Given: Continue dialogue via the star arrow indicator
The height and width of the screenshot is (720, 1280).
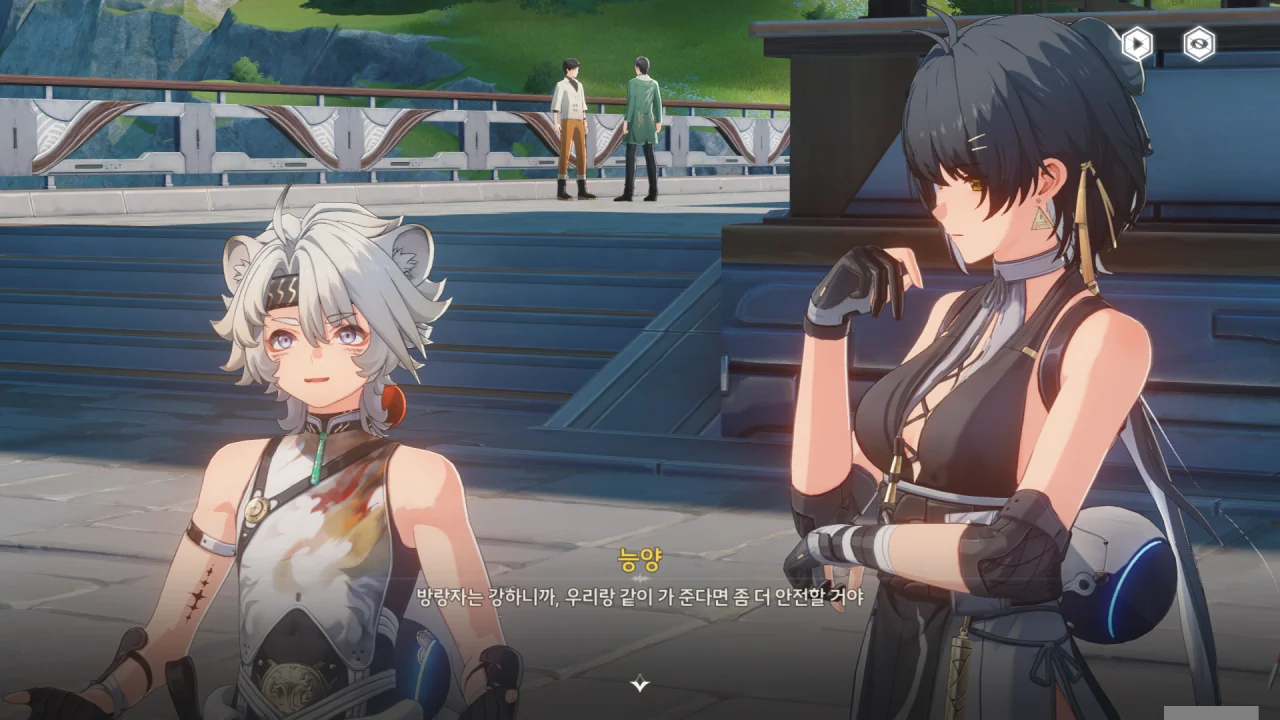Looking at the screenshot, I should (640, 684).
